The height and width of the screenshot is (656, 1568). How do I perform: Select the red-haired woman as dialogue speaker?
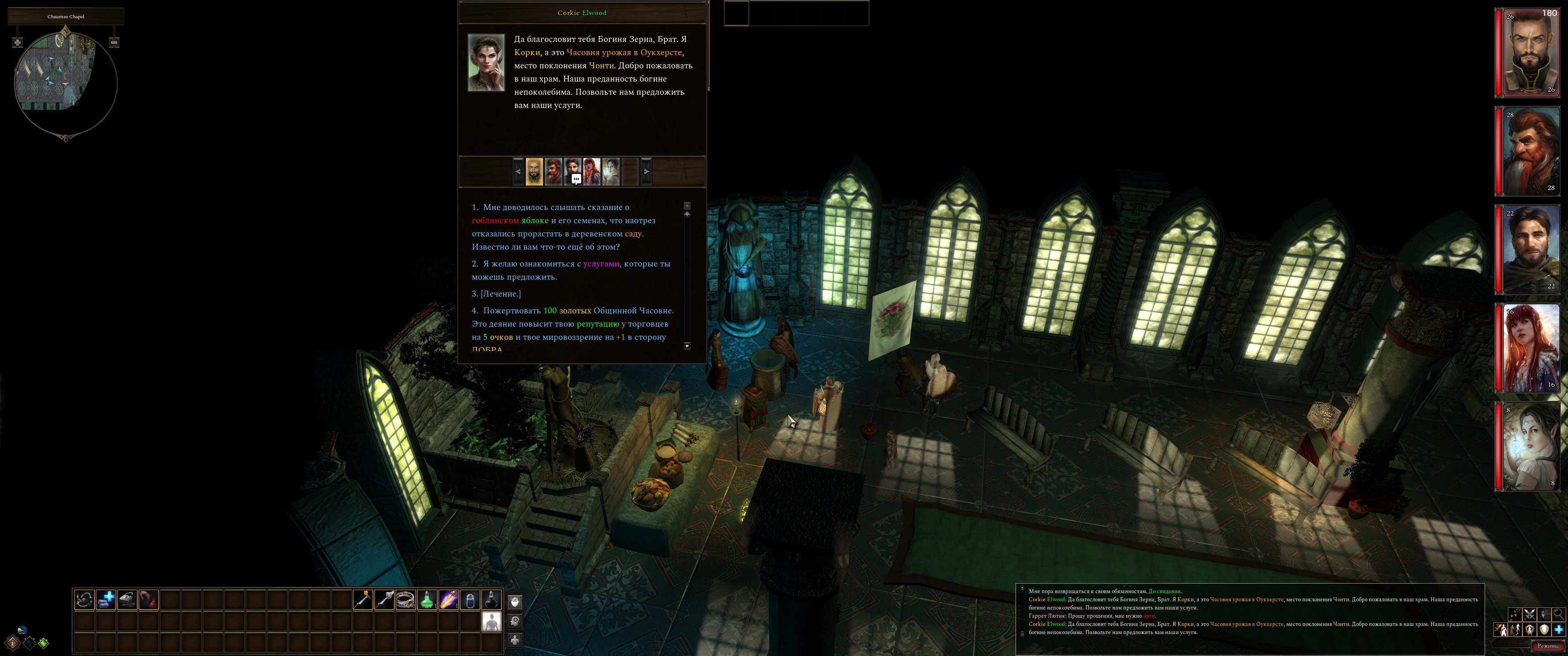click(592, 172)
